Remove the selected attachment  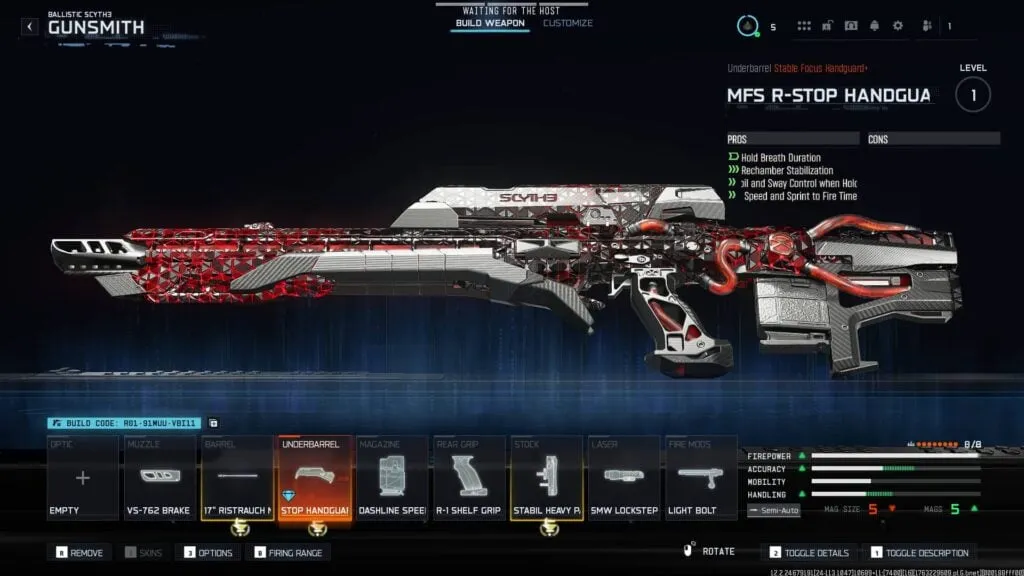coord(81,553)
